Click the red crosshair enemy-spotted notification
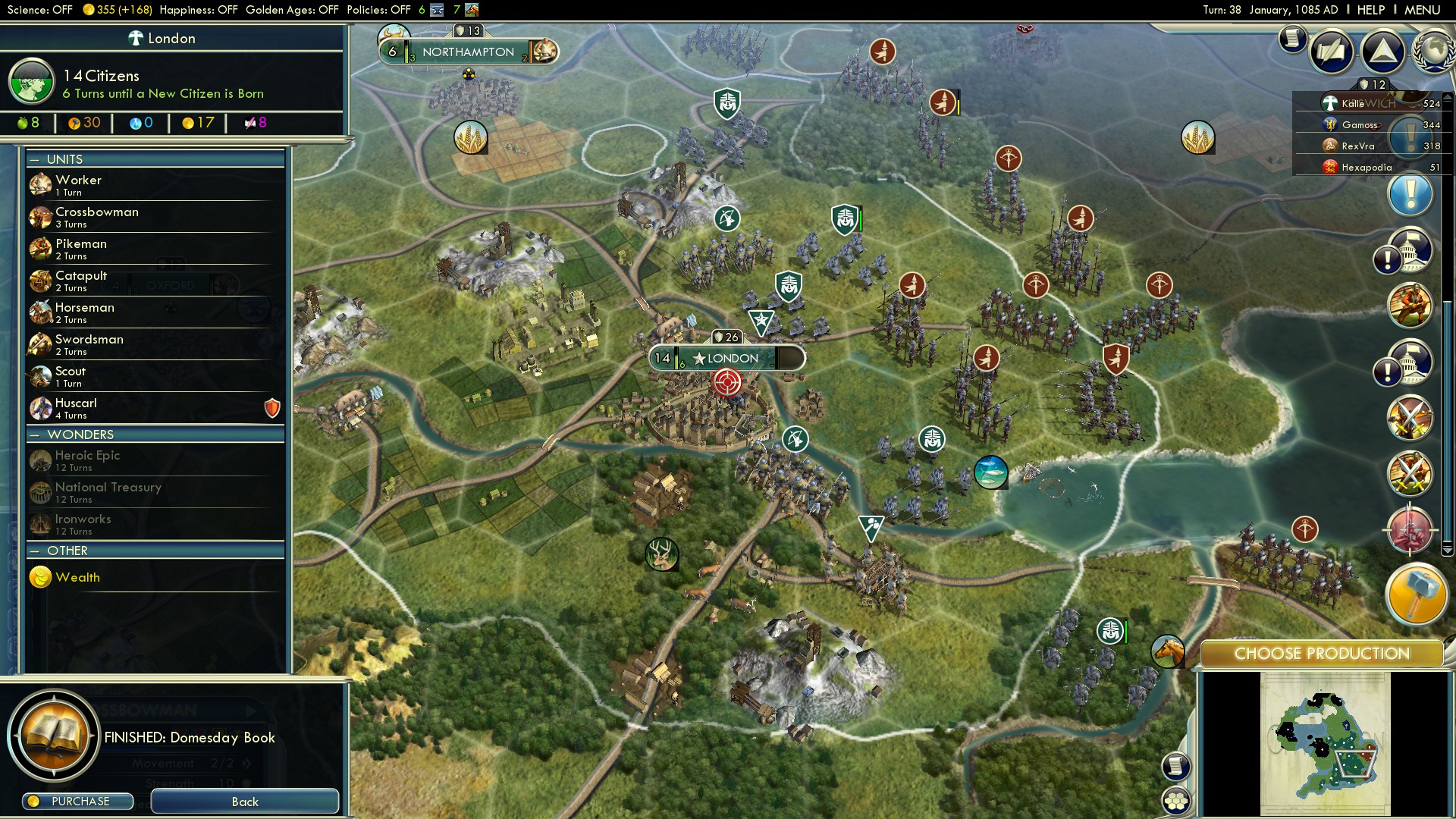Viewport: 1456px width, 819px height. click(x=1410, y=531)
